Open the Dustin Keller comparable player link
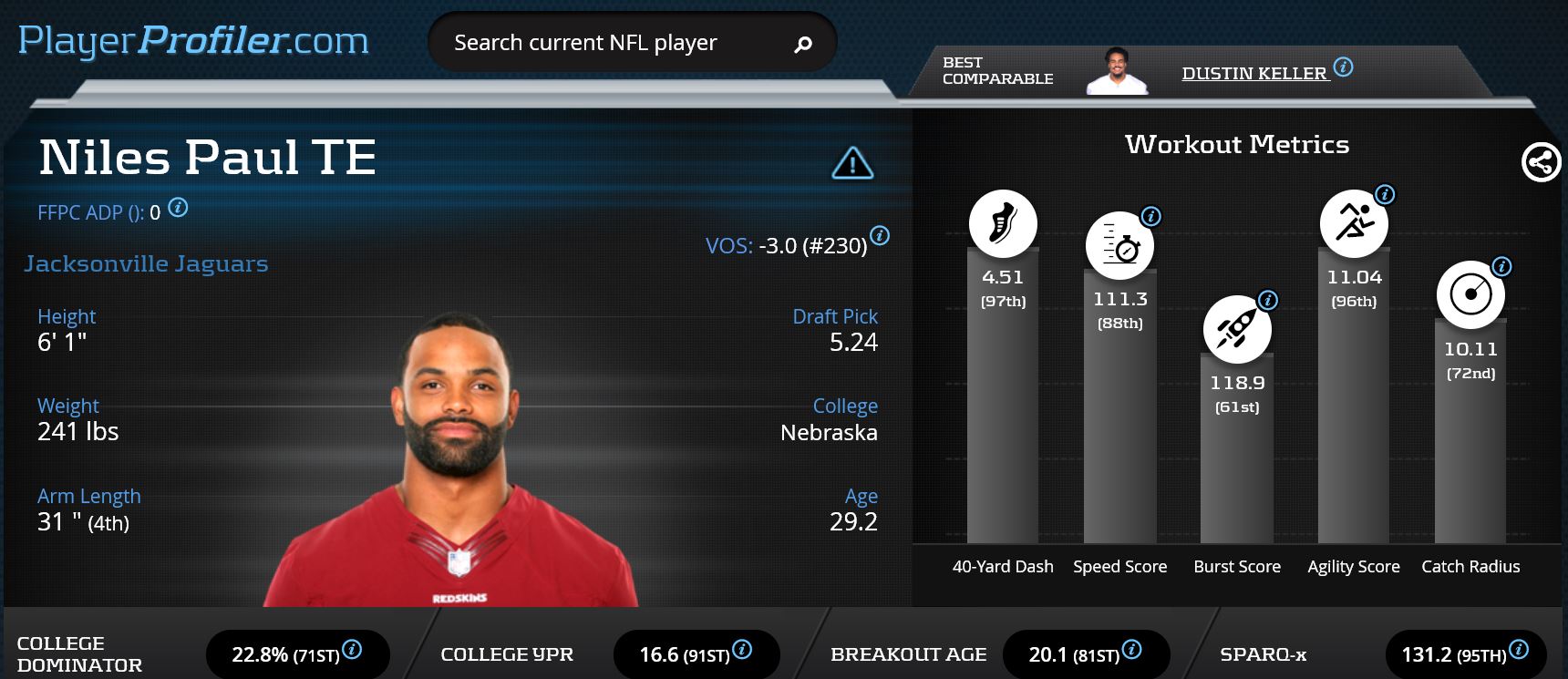 coord(1253,74)
